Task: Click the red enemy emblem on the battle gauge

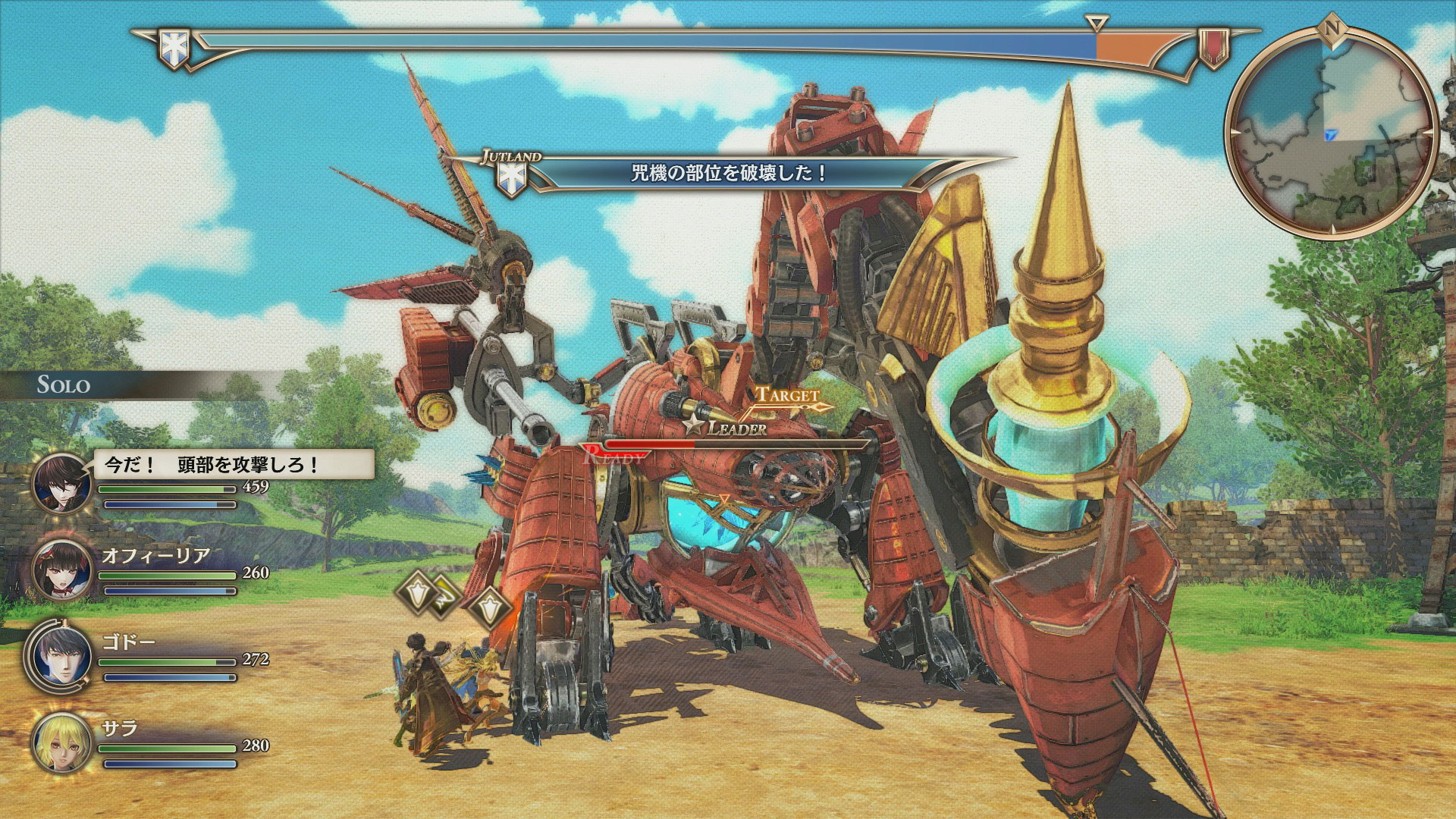Action: (x=1213, y=47)
